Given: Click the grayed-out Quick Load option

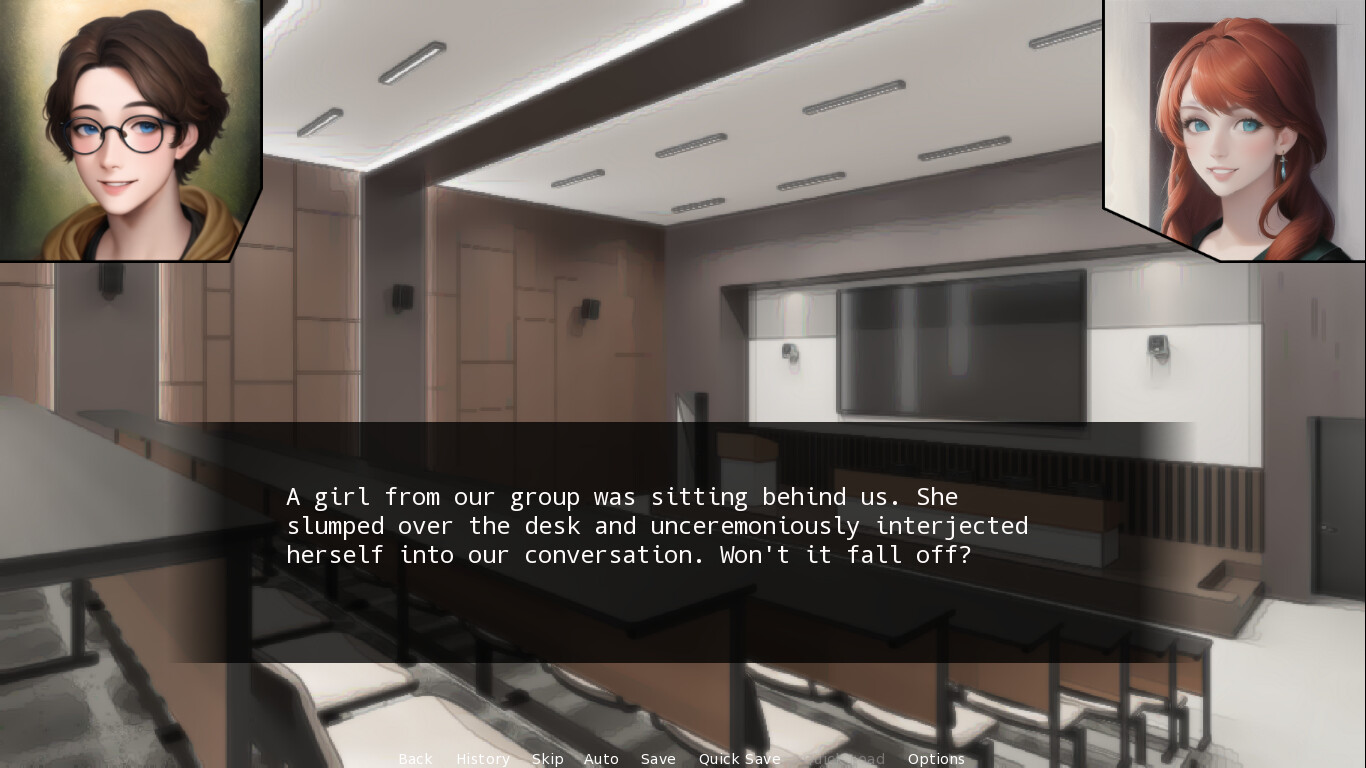Looking at the screenshot, I should 844,759.
